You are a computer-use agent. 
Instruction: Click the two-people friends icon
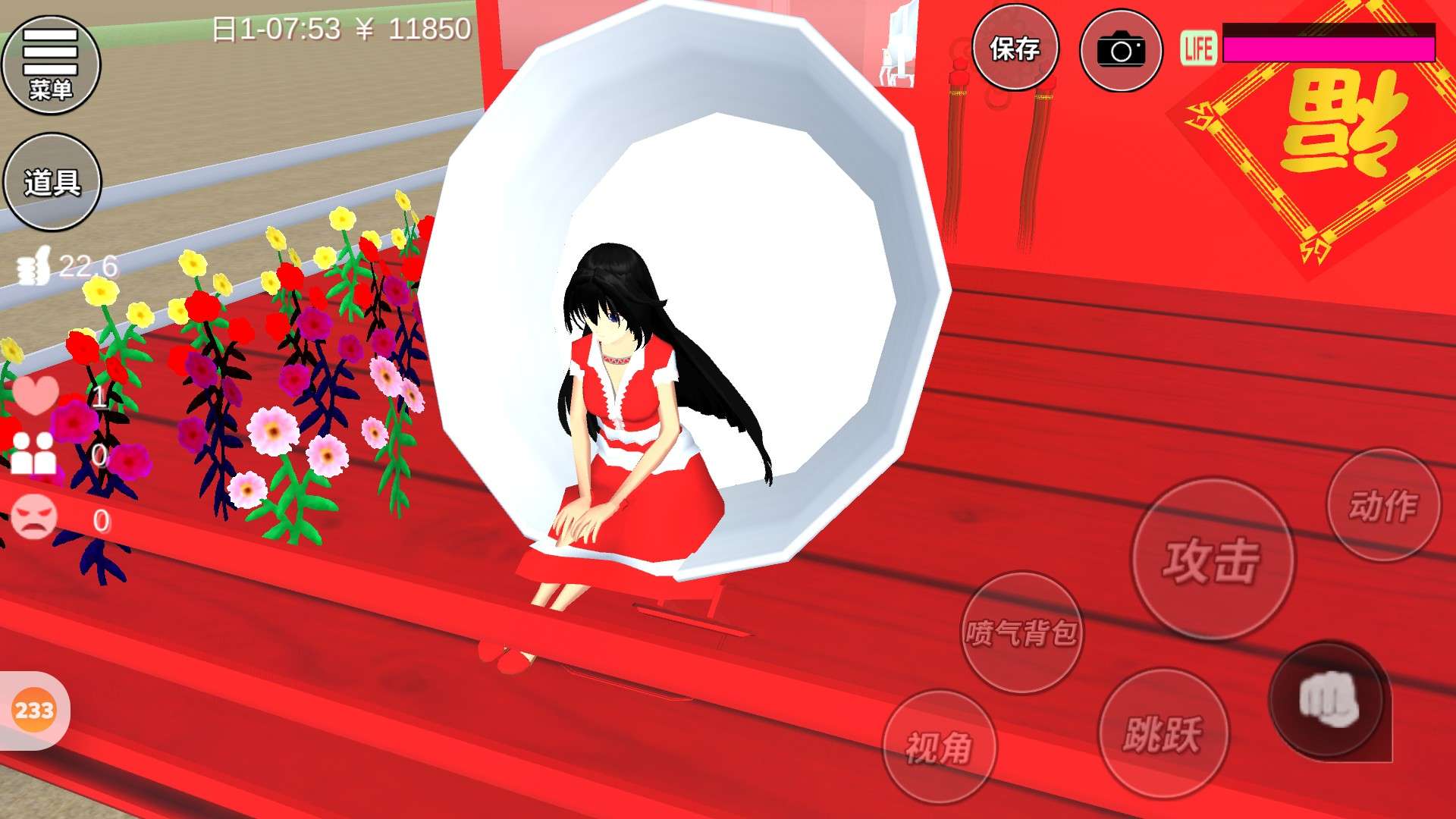click(34, 453)
